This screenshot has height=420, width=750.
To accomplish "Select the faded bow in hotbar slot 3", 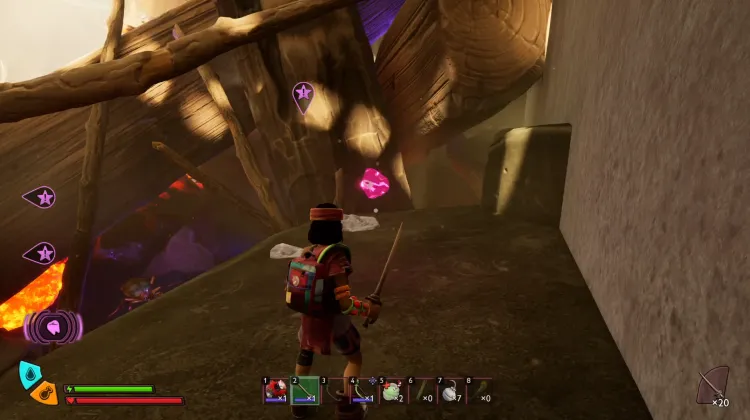I will pyautogui.click(x=334, y=391).
